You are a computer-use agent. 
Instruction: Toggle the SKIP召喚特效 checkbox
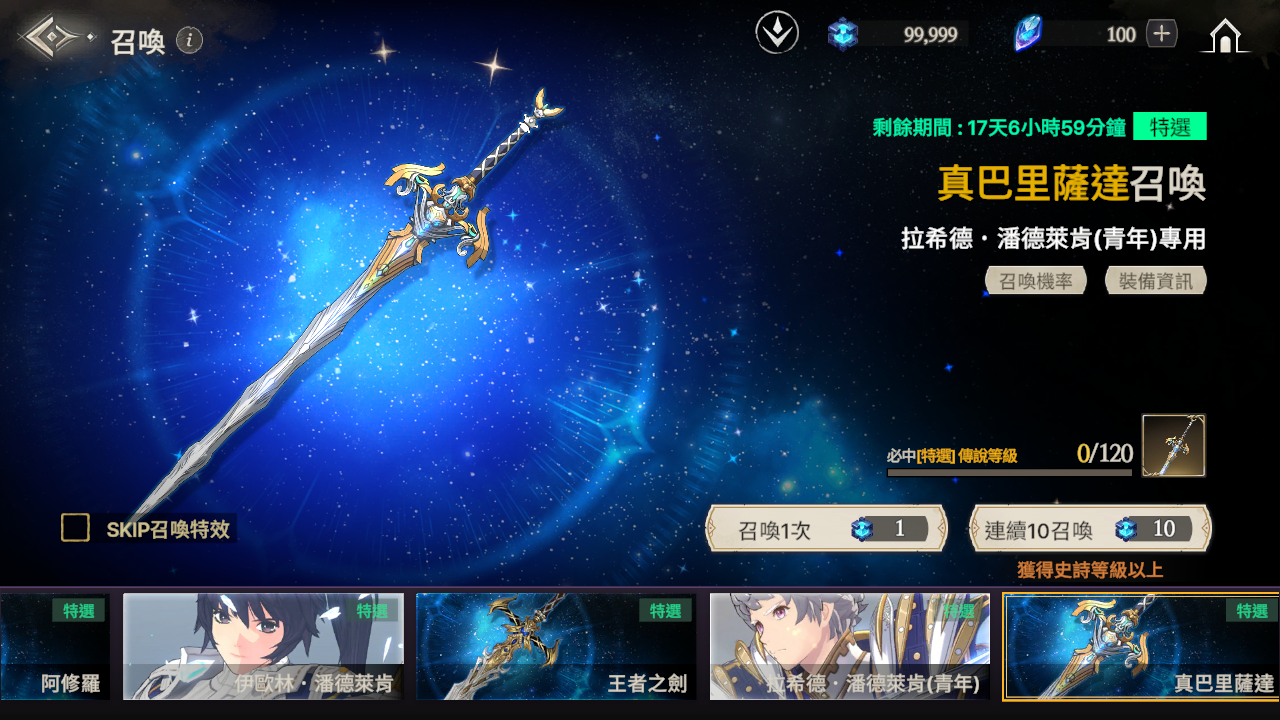(76, 528)
